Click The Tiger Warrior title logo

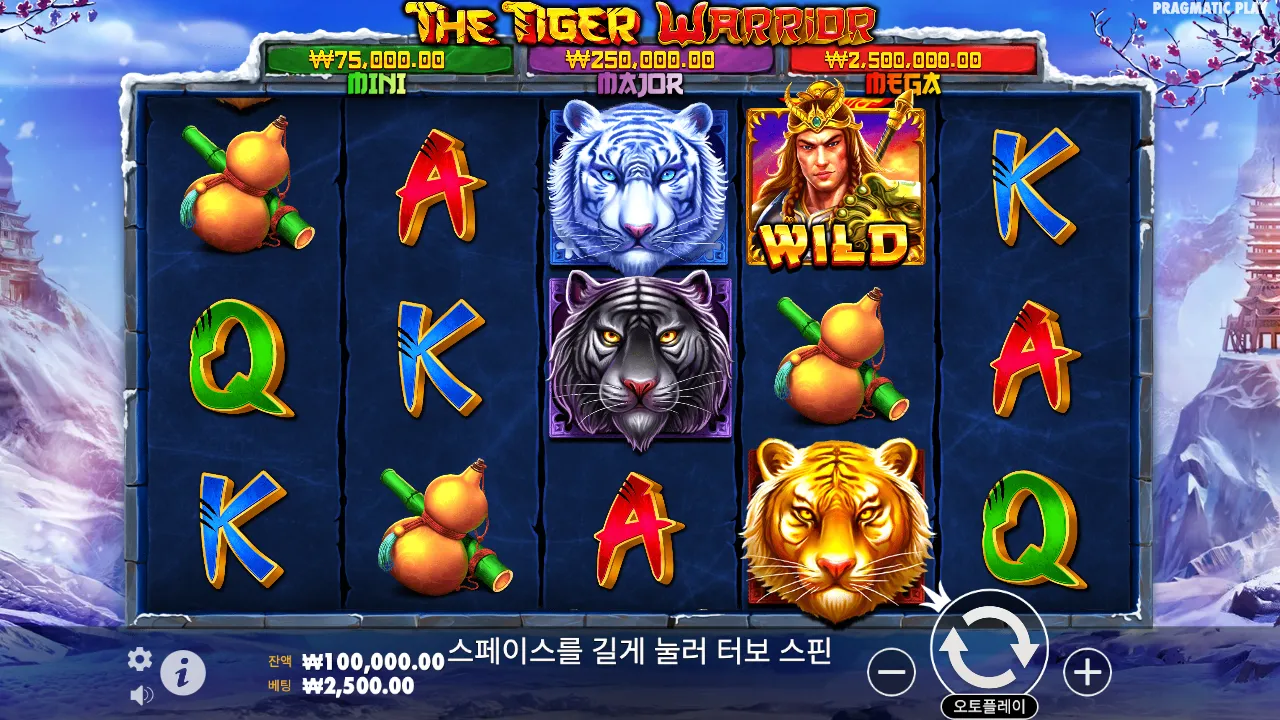click(x=640, y=20)
